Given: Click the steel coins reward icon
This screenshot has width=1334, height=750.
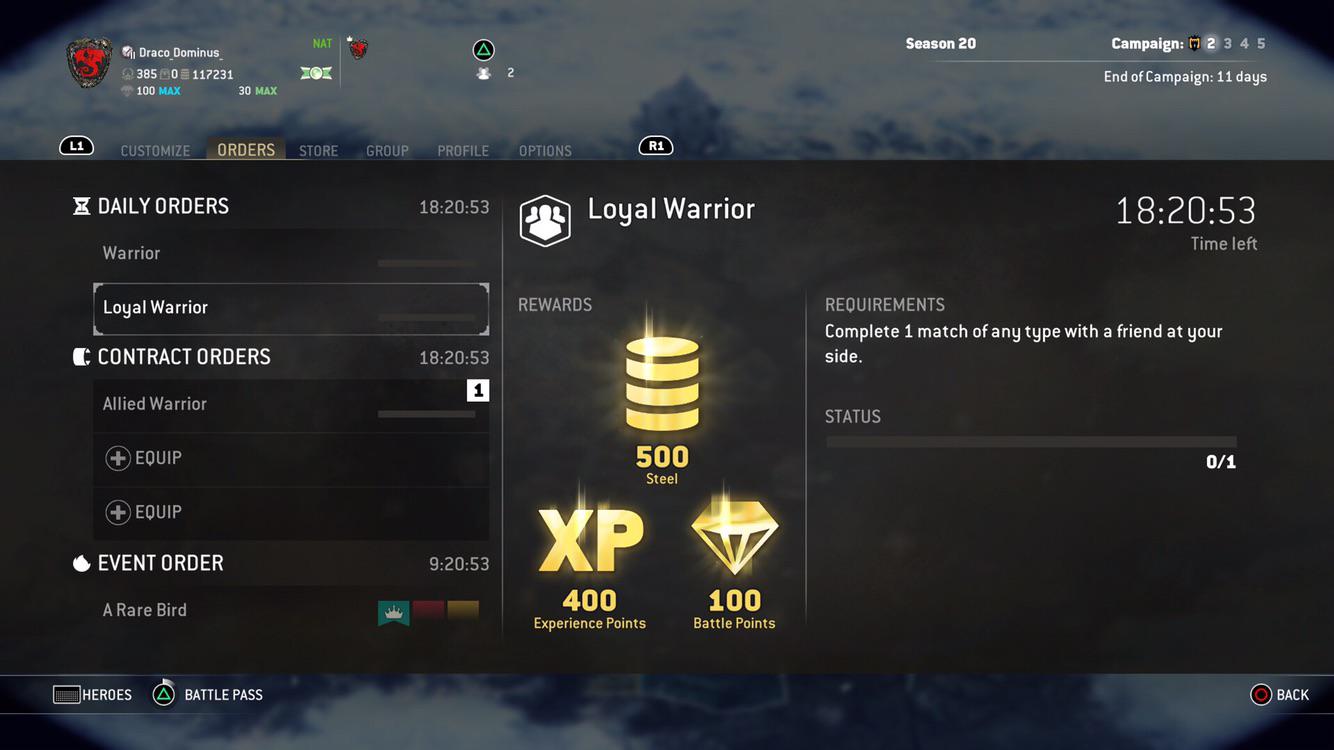Looking at the screenshot, I should (x=661, y=385).
